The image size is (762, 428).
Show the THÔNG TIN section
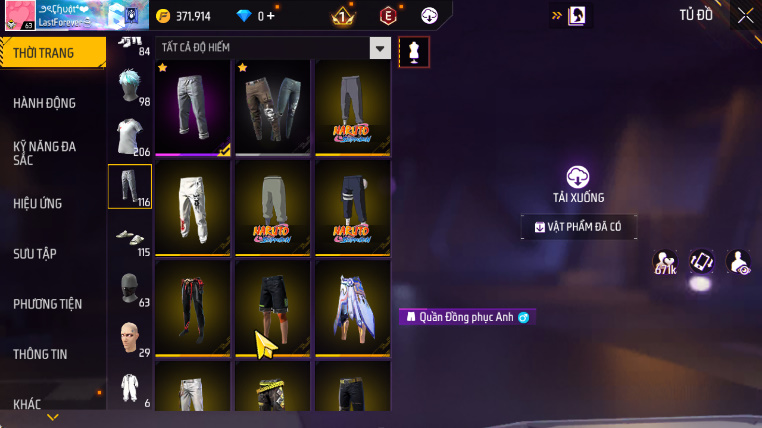41,353
